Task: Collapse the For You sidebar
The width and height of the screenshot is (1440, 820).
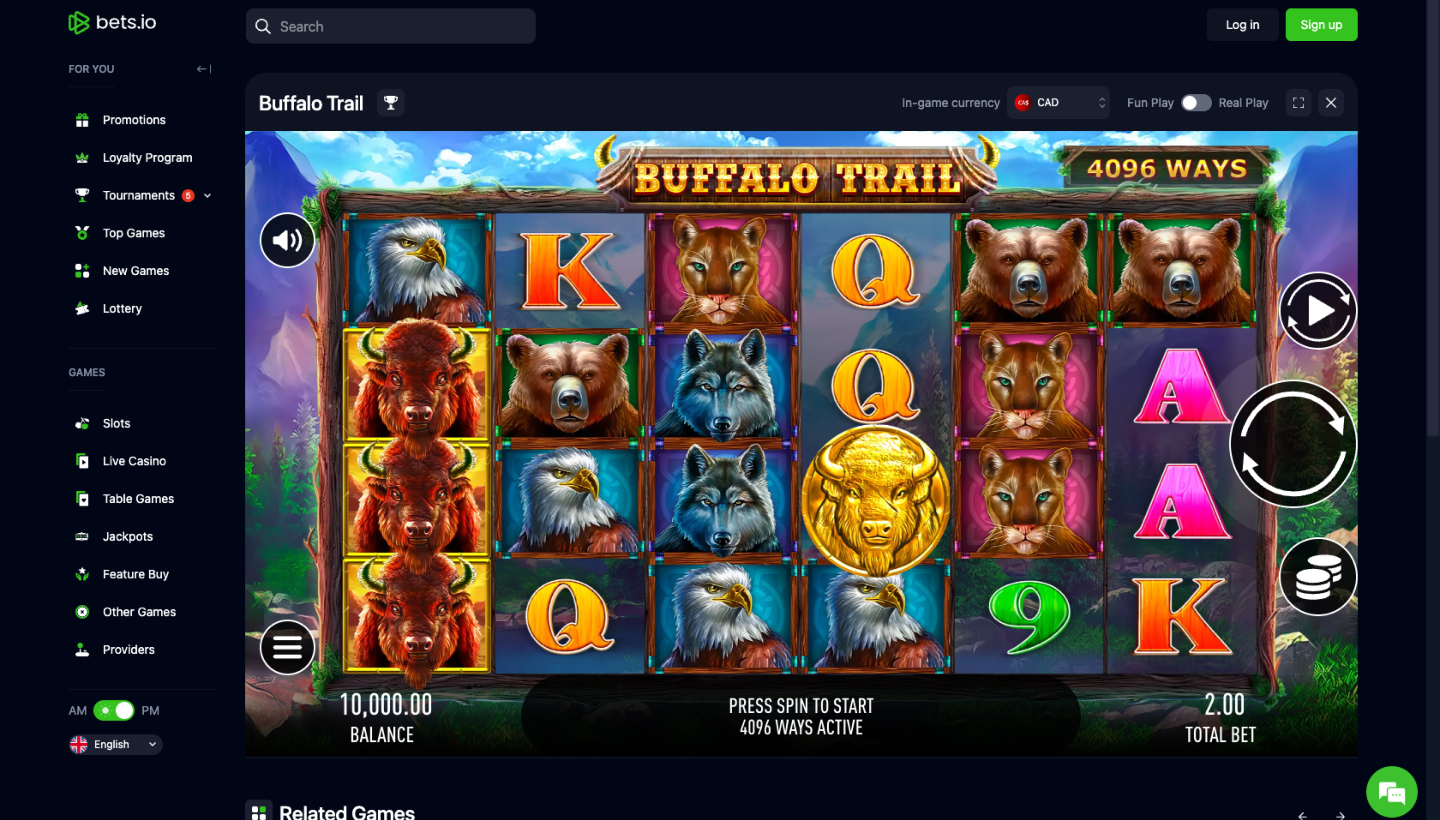Action: point(202,68)
